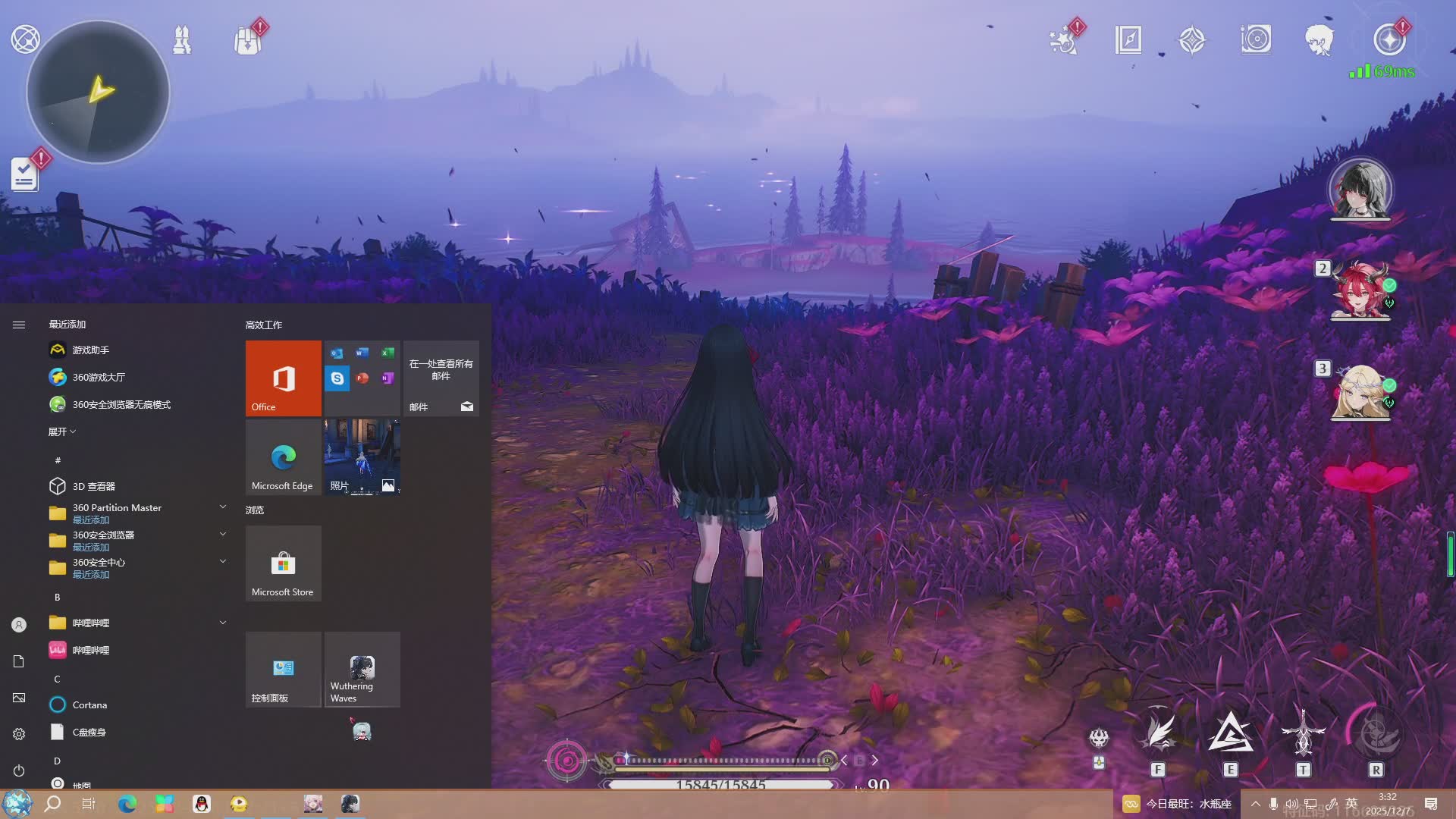The height and width of the screenshot is (819, 1456).
Task: Click the right arrow beside the health bar
Action: coord(875,760)
